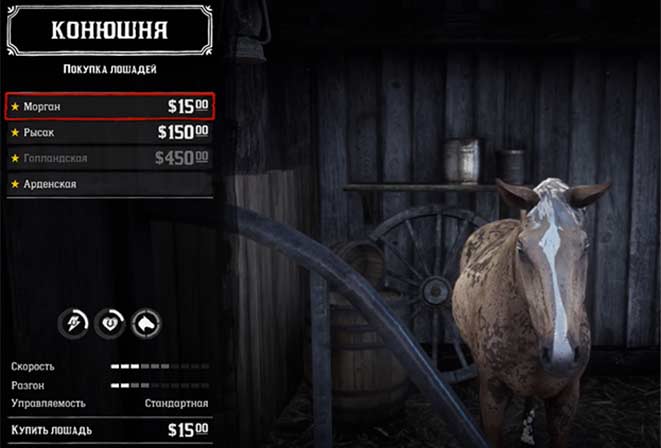Choose the Рысак horse for $150
The image size is (661, 448).
[110, 132]
